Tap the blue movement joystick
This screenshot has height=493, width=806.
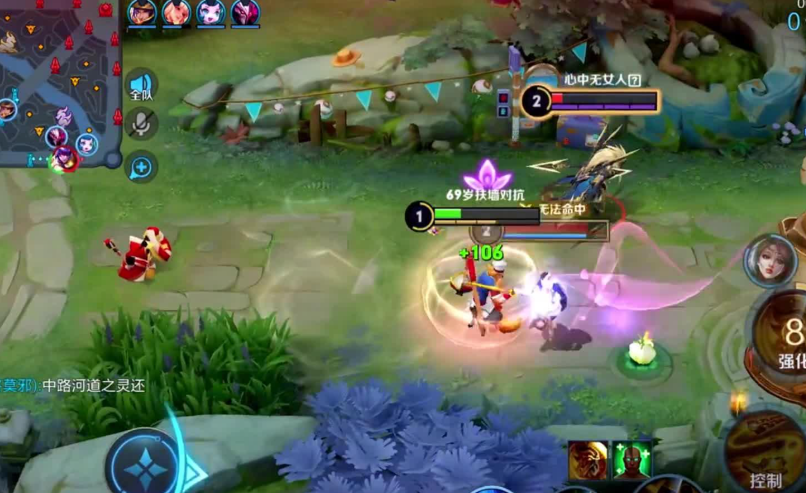point(145,464)
